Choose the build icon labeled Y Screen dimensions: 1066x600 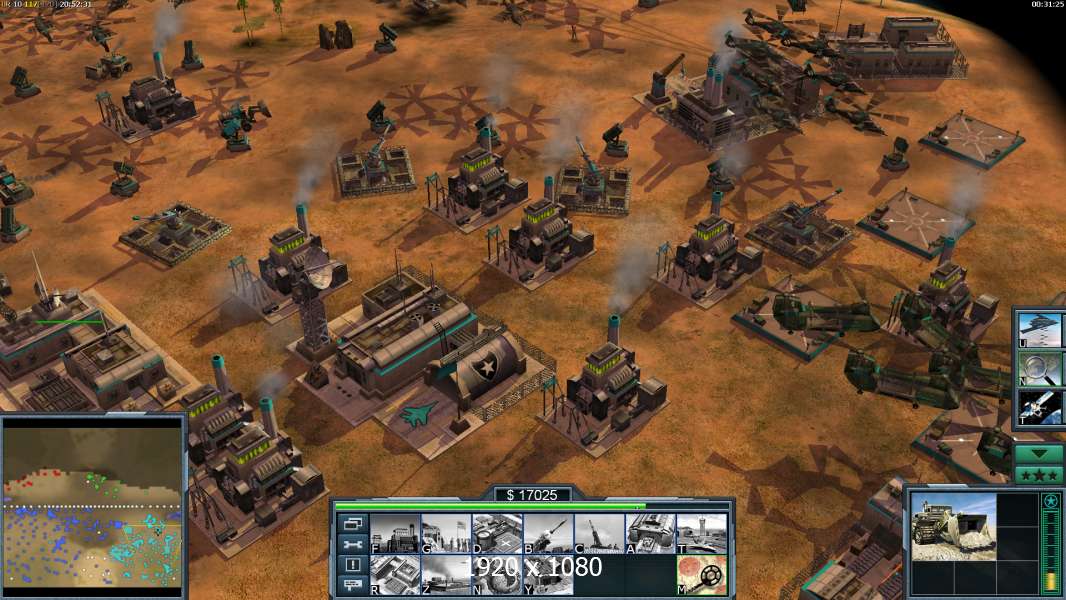coord(548,575)
